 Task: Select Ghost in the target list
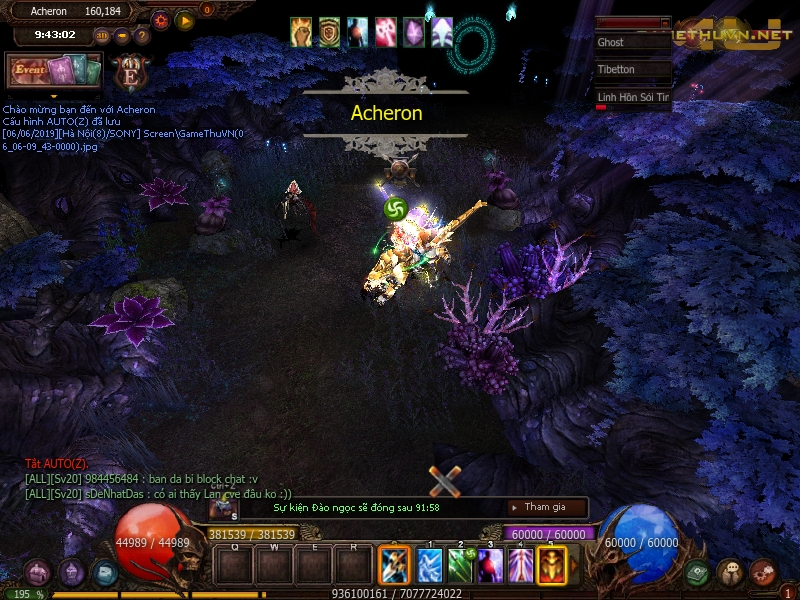633,43
